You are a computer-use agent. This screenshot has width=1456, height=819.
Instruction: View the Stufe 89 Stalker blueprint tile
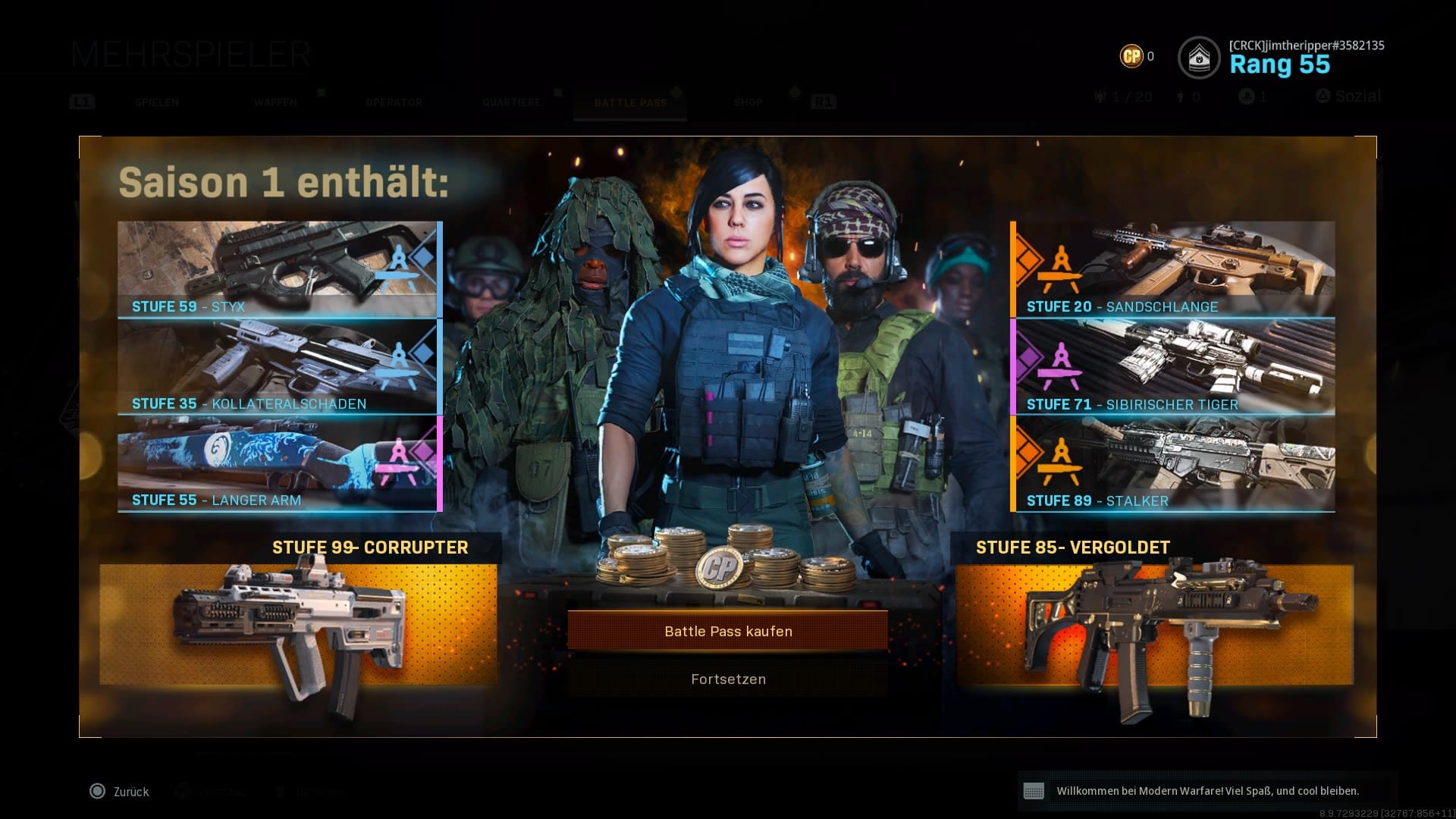(1173, 463)
